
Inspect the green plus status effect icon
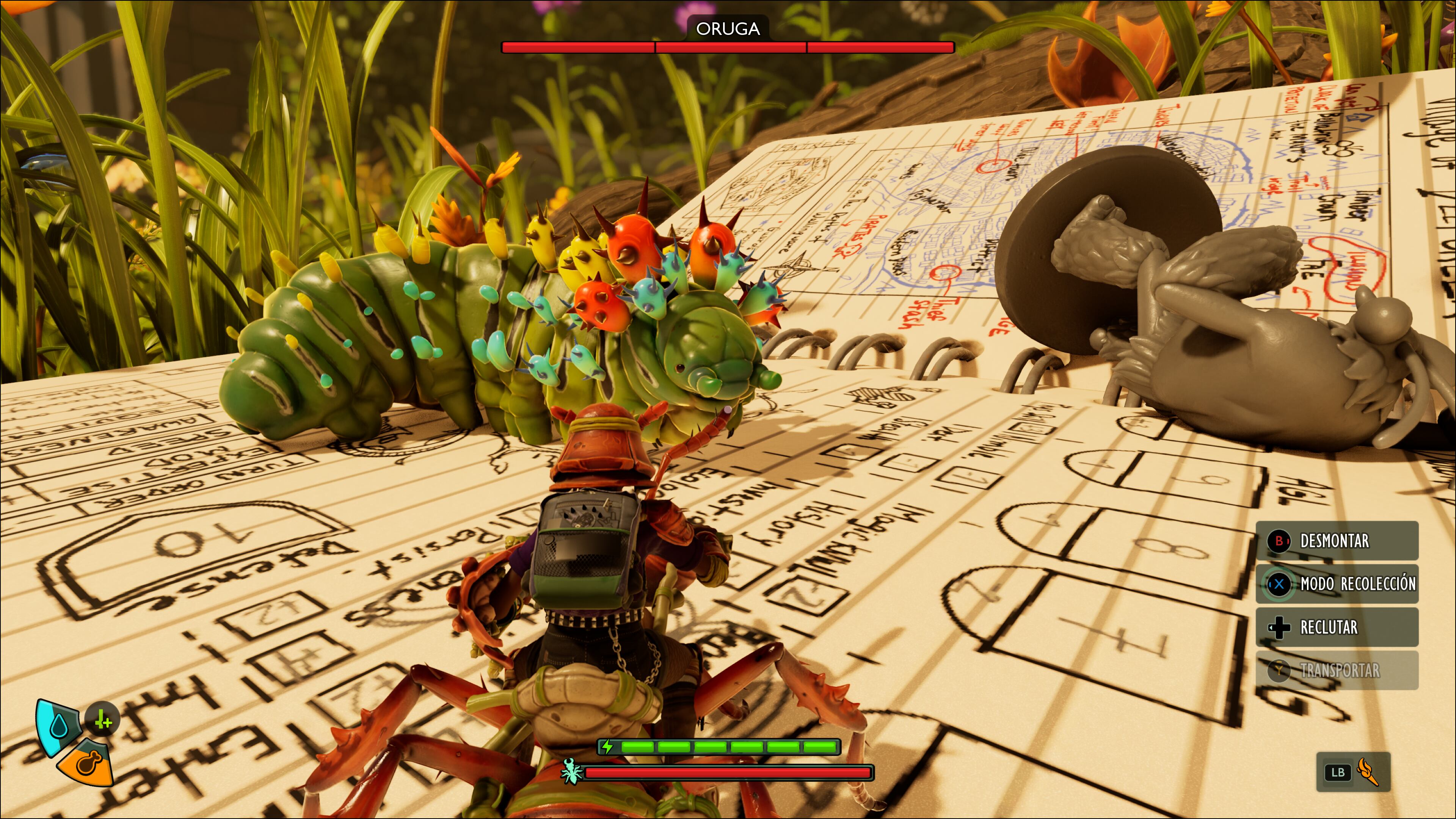pyautogui.click(x=102, y=720)
